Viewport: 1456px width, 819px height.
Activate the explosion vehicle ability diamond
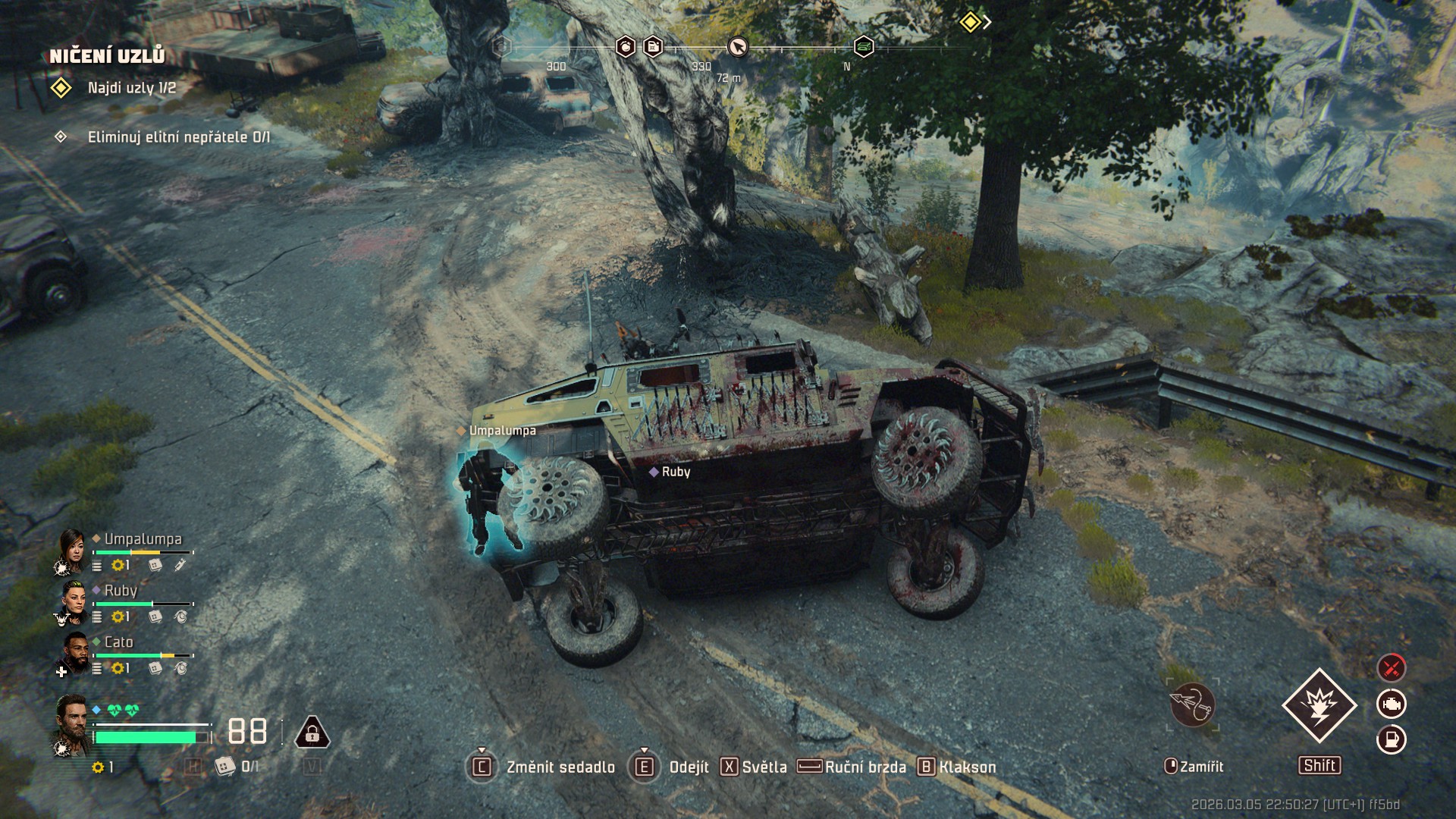coord(1319,705)
